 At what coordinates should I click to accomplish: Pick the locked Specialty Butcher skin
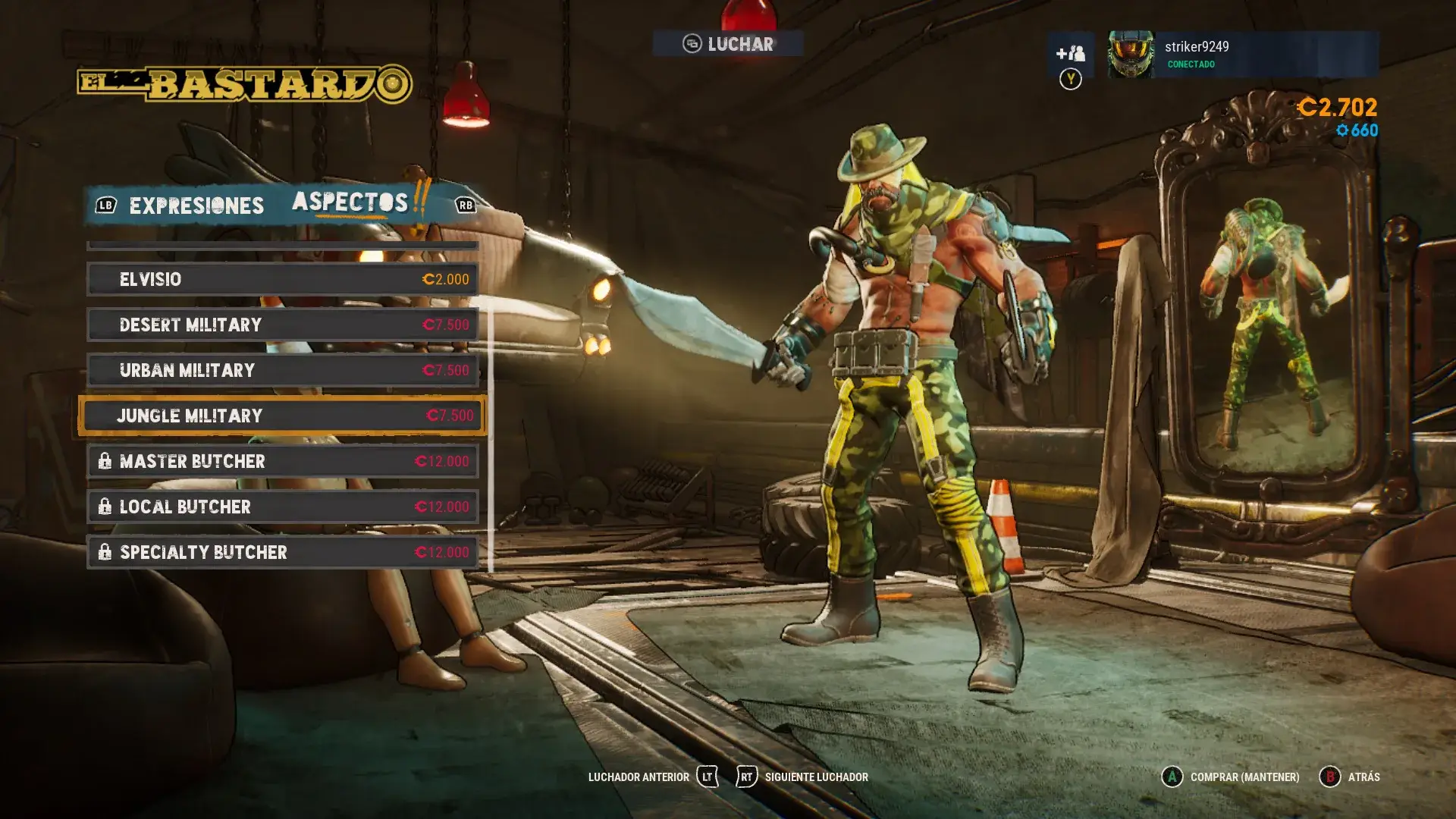click(x=282, y=552)
